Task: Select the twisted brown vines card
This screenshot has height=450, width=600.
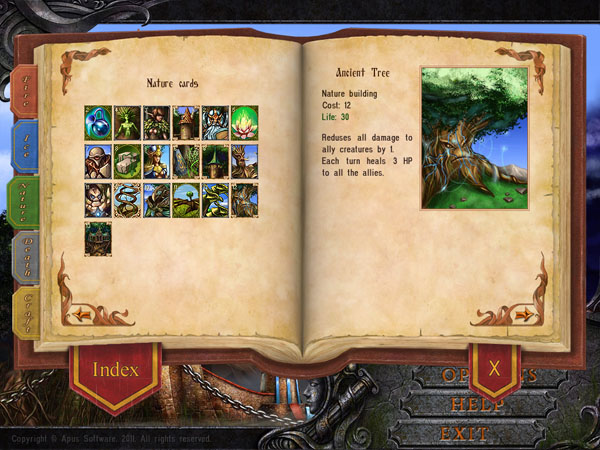Action: point(127,196)
